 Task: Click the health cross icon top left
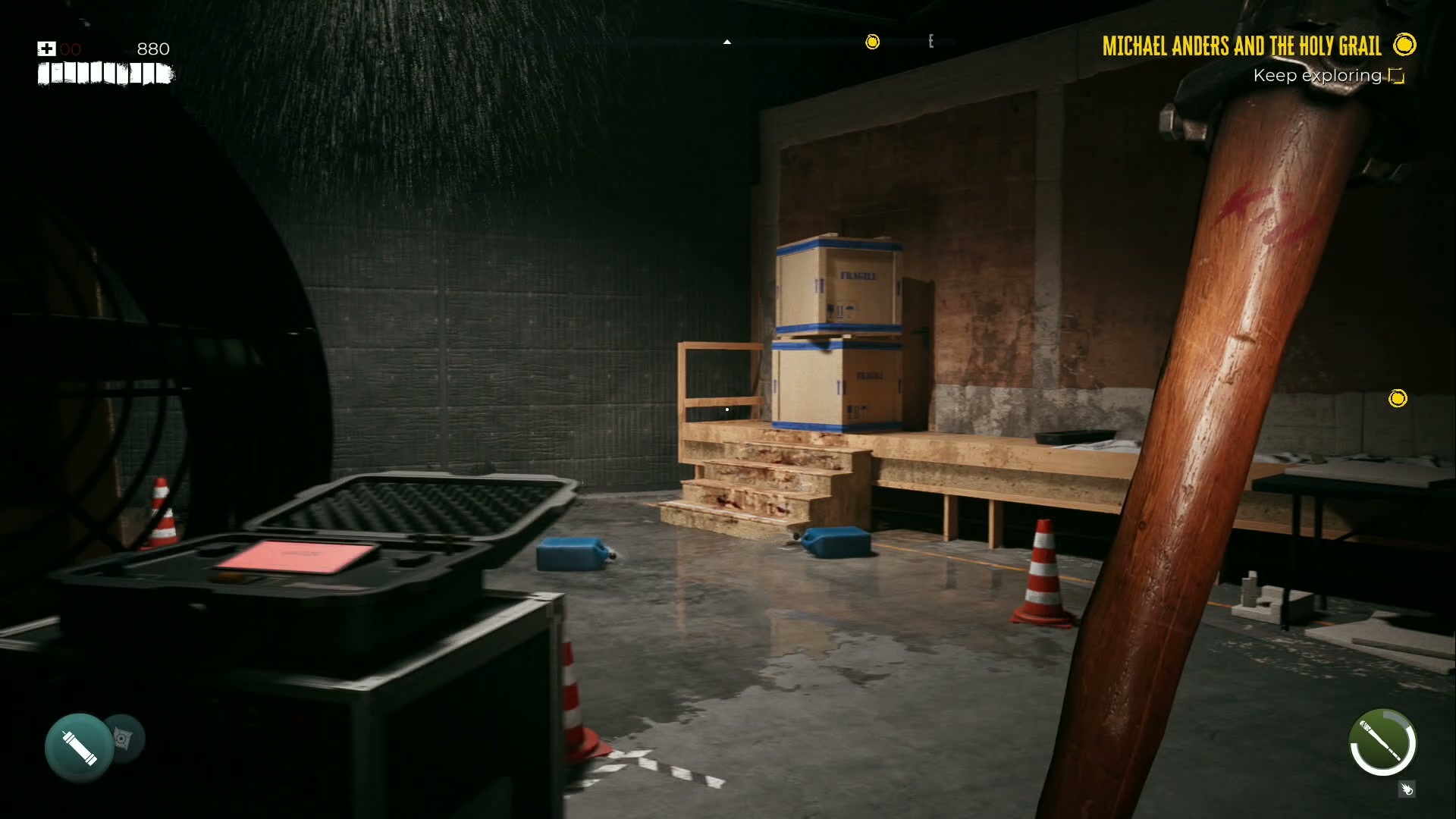pos(45,49)
